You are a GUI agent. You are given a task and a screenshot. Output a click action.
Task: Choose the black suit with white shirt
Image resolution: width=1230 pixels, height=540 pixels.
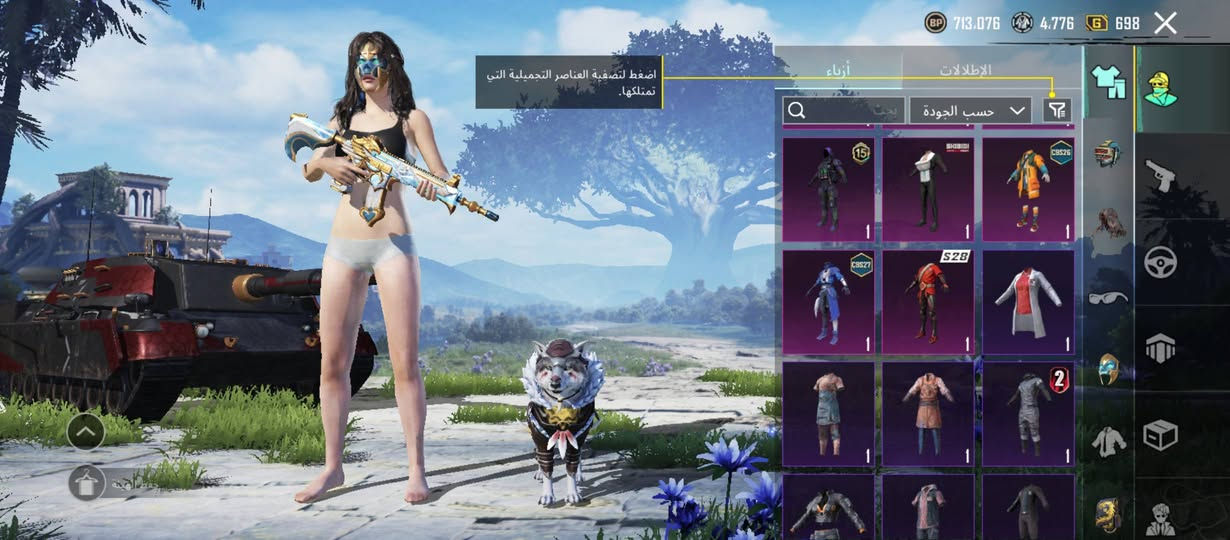[x=928, y=190]
